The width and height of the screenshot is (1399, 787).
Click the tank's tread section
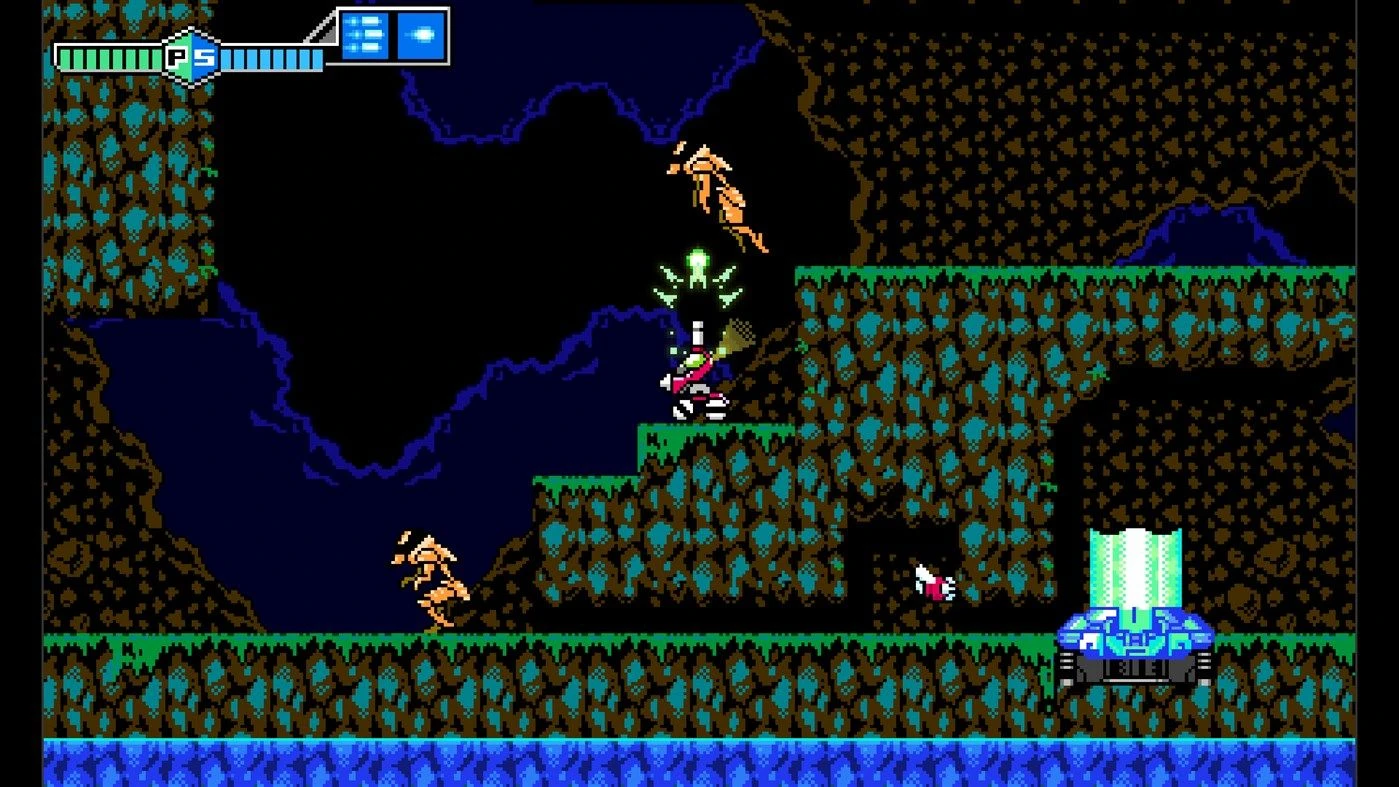pos(1135,668)
